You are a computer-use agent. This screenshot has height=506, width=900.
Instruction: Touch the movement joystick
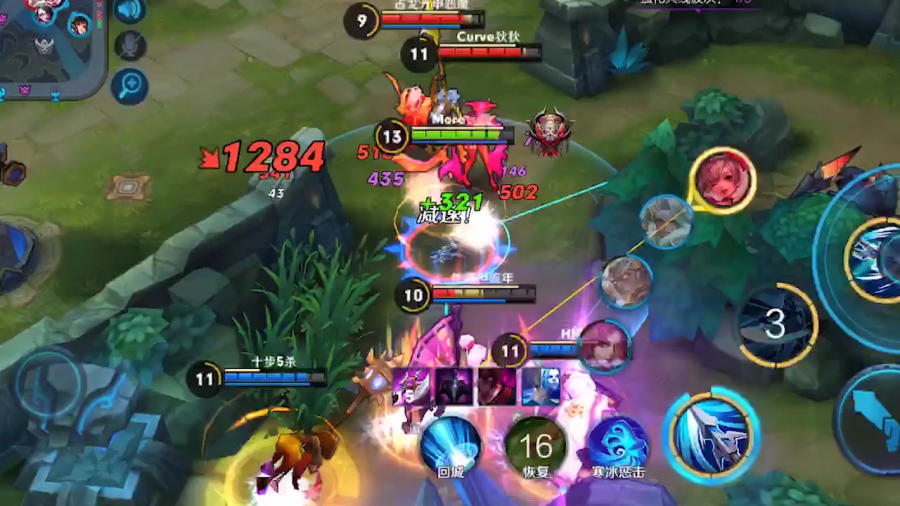point(48,383)
